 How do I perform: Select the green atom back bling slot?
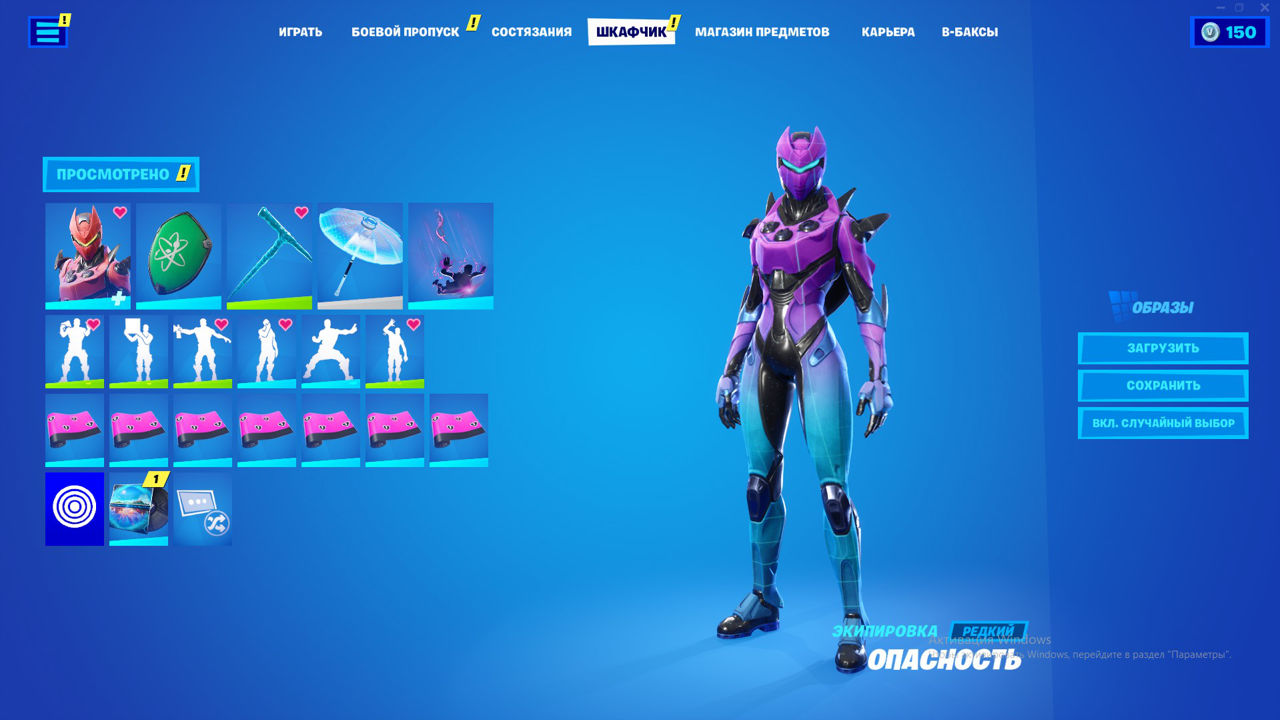point(177,255)
